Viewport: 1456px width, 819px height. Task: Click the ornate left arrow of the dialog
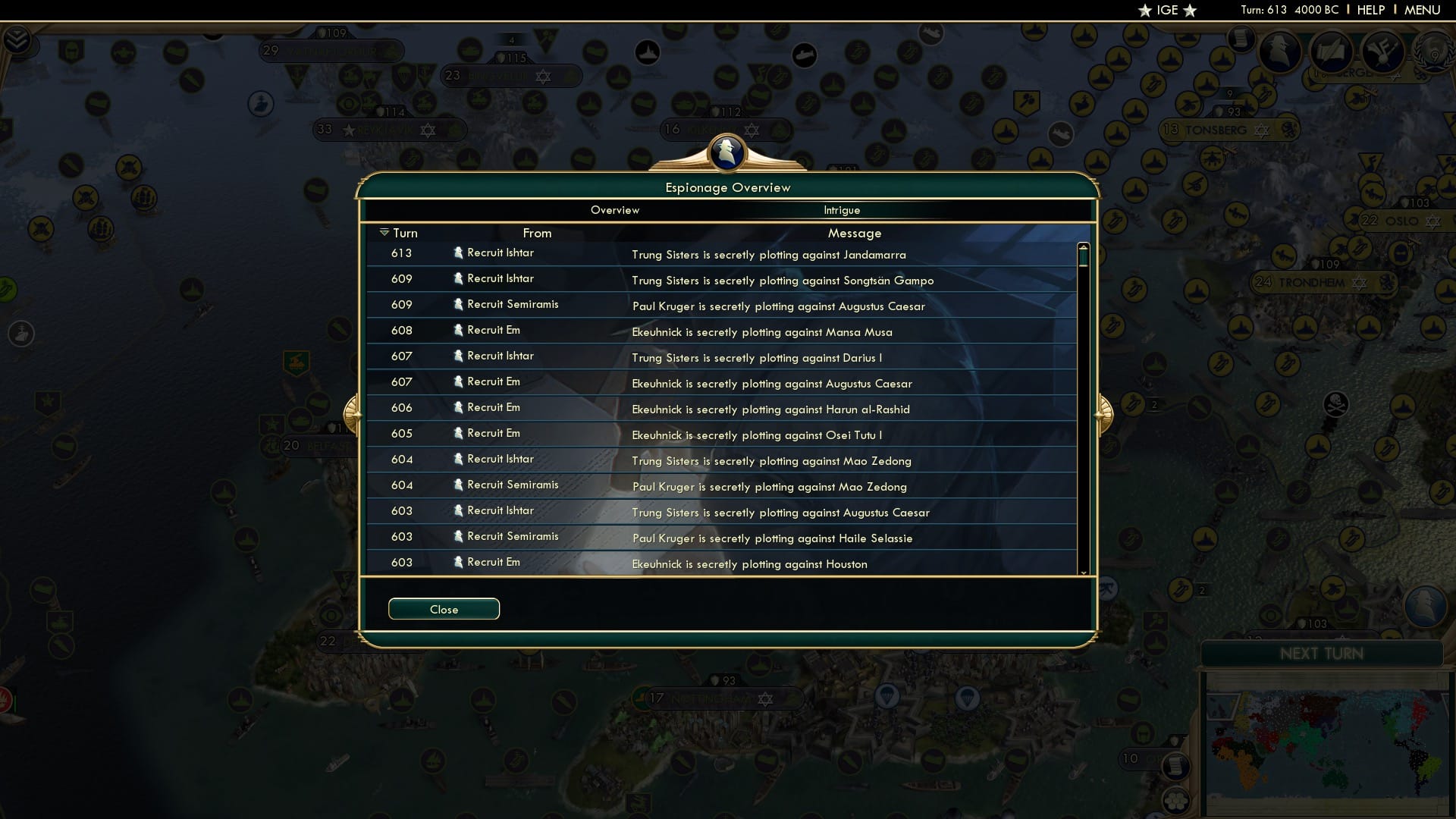click(x=352, y=413)
